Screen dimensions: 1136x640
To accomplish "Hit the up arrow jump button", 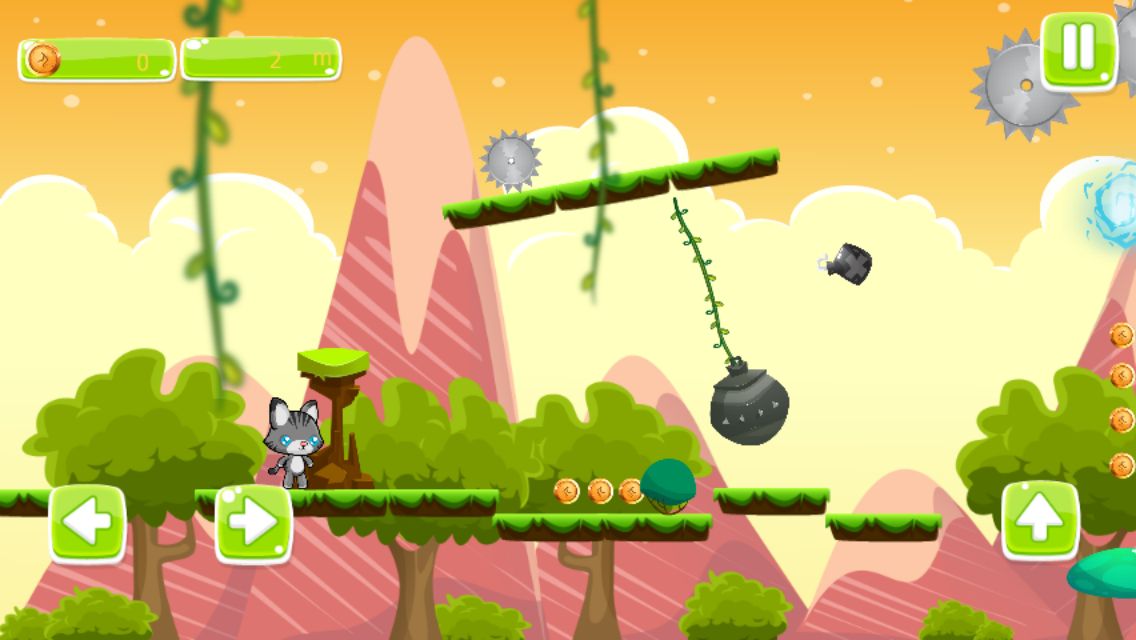I will (1040, 520).
